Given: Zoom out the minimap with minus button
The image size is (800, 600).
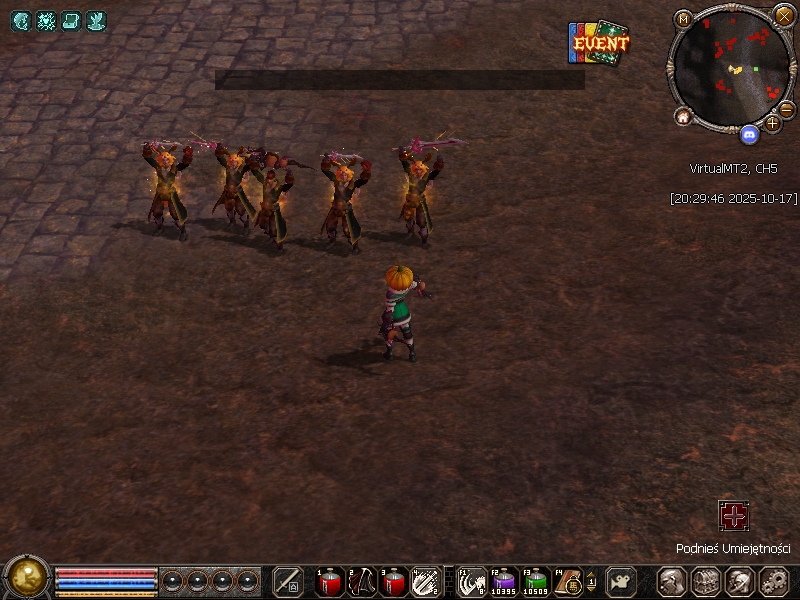Looking at the screenshot, I should (786, 110).
